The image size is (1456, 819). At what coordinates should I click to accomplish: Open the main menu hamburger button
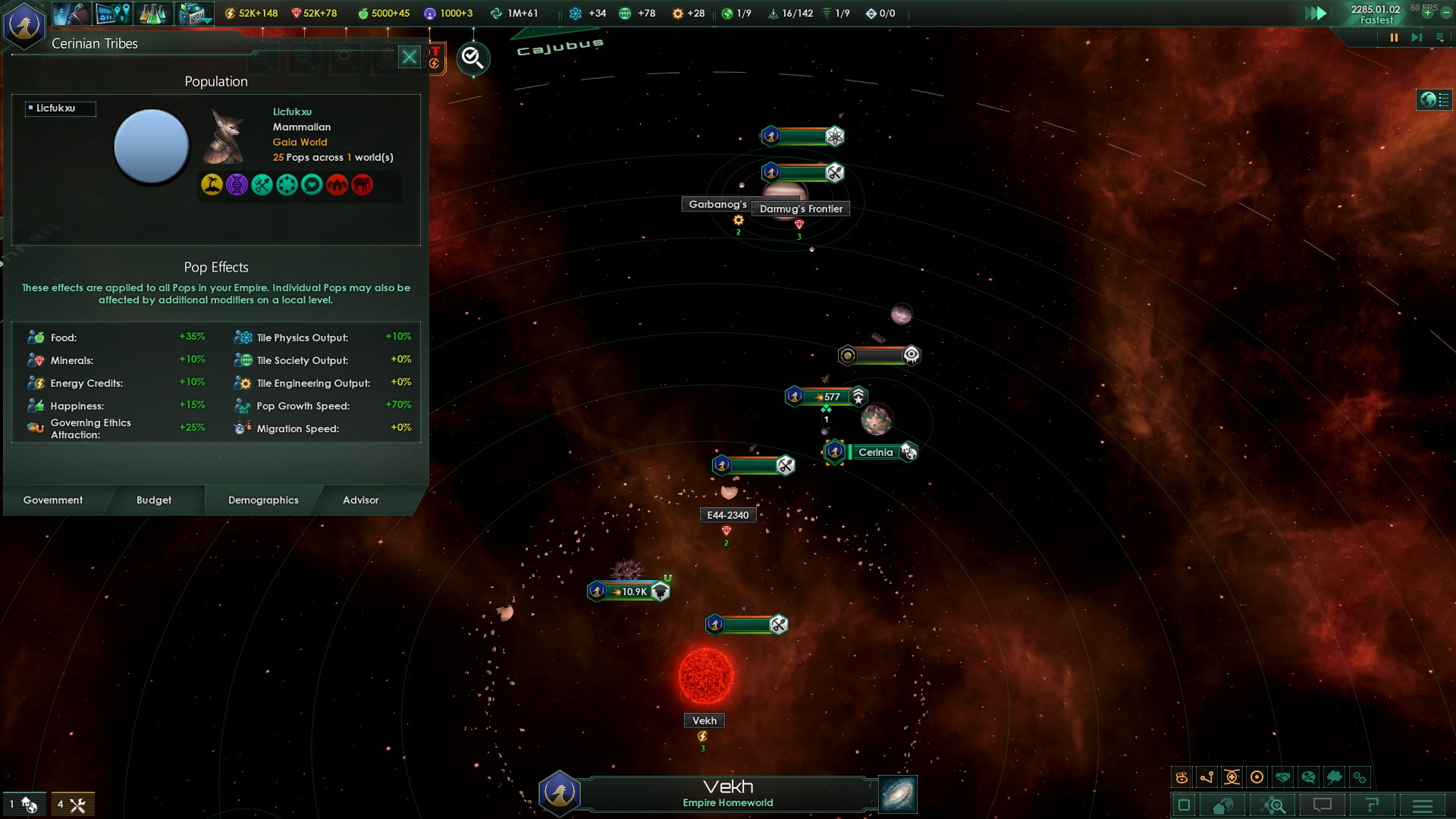coord(1423,805)
